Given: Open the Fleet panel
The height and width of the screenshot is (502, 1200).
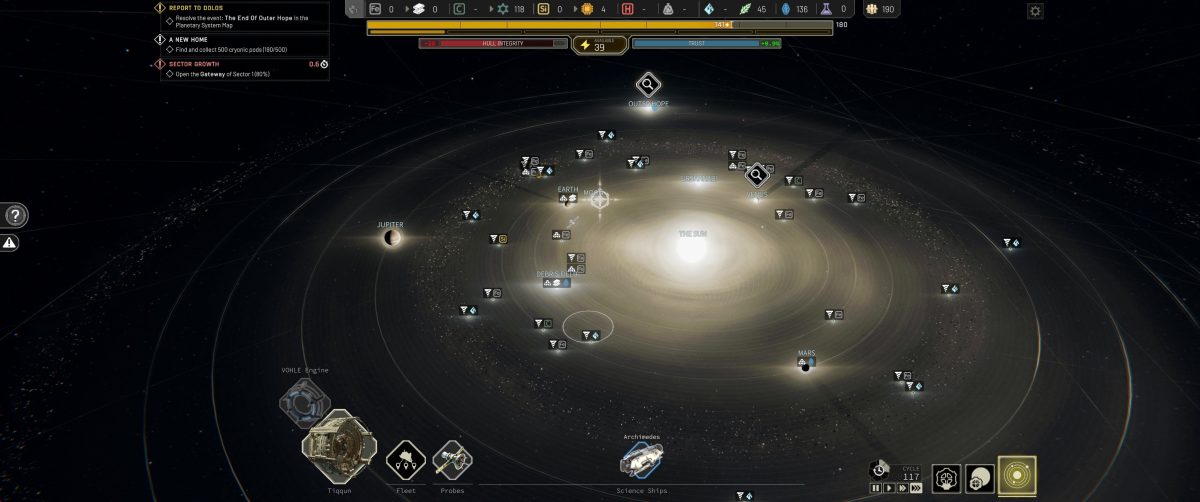Looking at the screenshot, I should [x=406, y=460].
